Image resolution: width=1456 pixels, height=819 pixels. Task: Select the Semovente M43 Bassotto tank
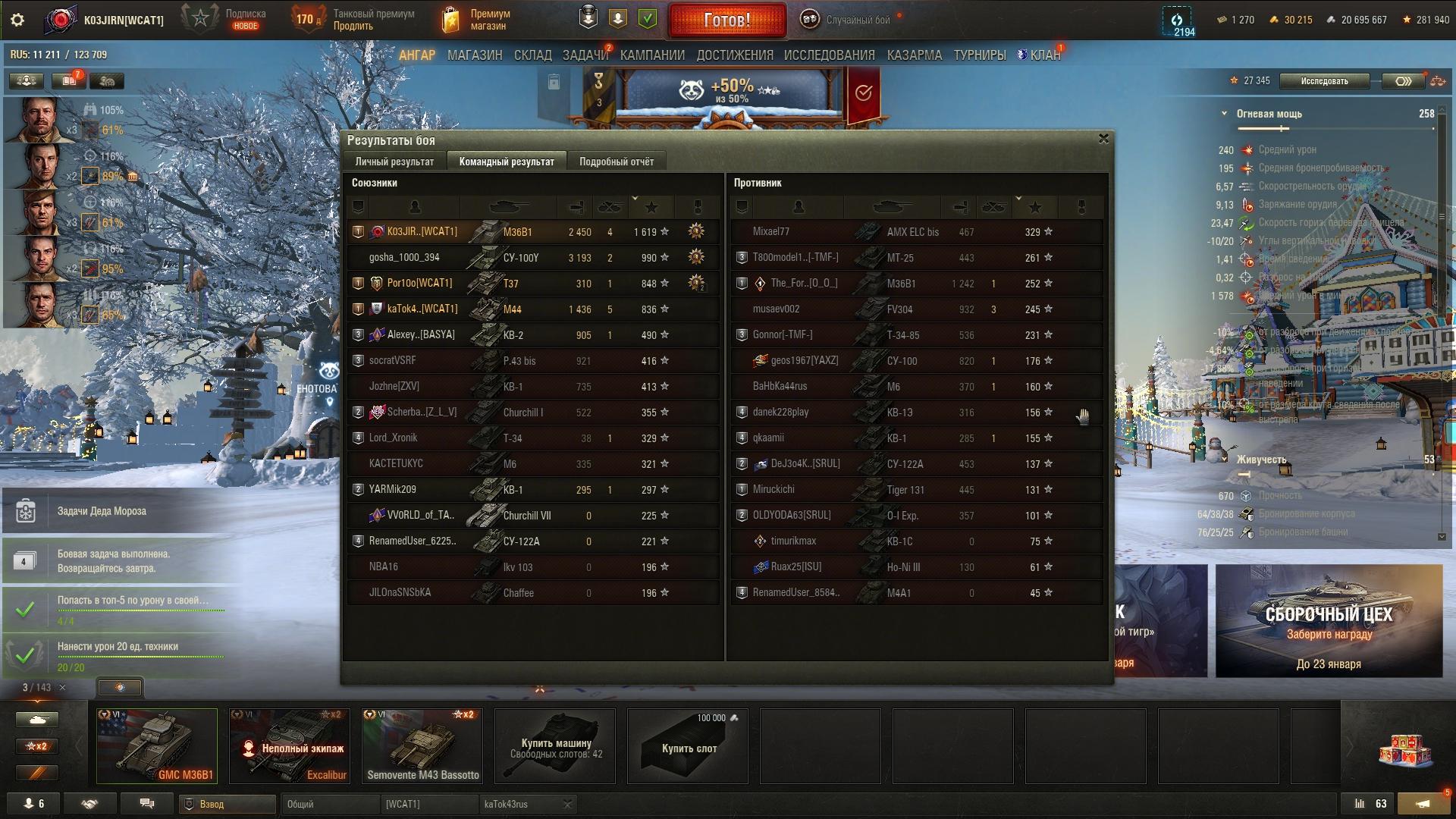point(422,745)
